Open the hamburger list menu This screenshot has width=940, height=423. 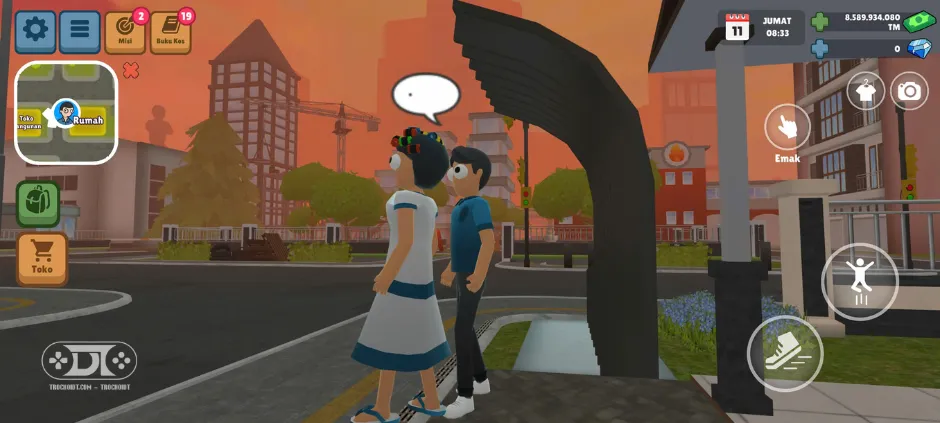[x=80, y=31]
